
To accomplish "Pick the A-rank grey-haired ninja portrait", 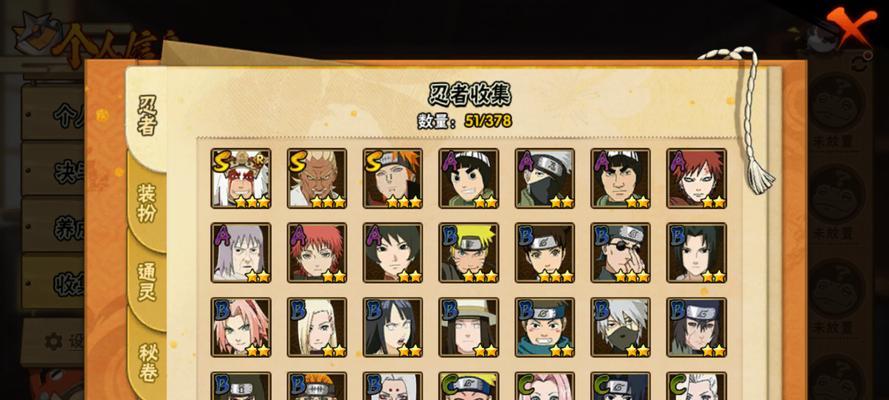I will click(241, 253).
